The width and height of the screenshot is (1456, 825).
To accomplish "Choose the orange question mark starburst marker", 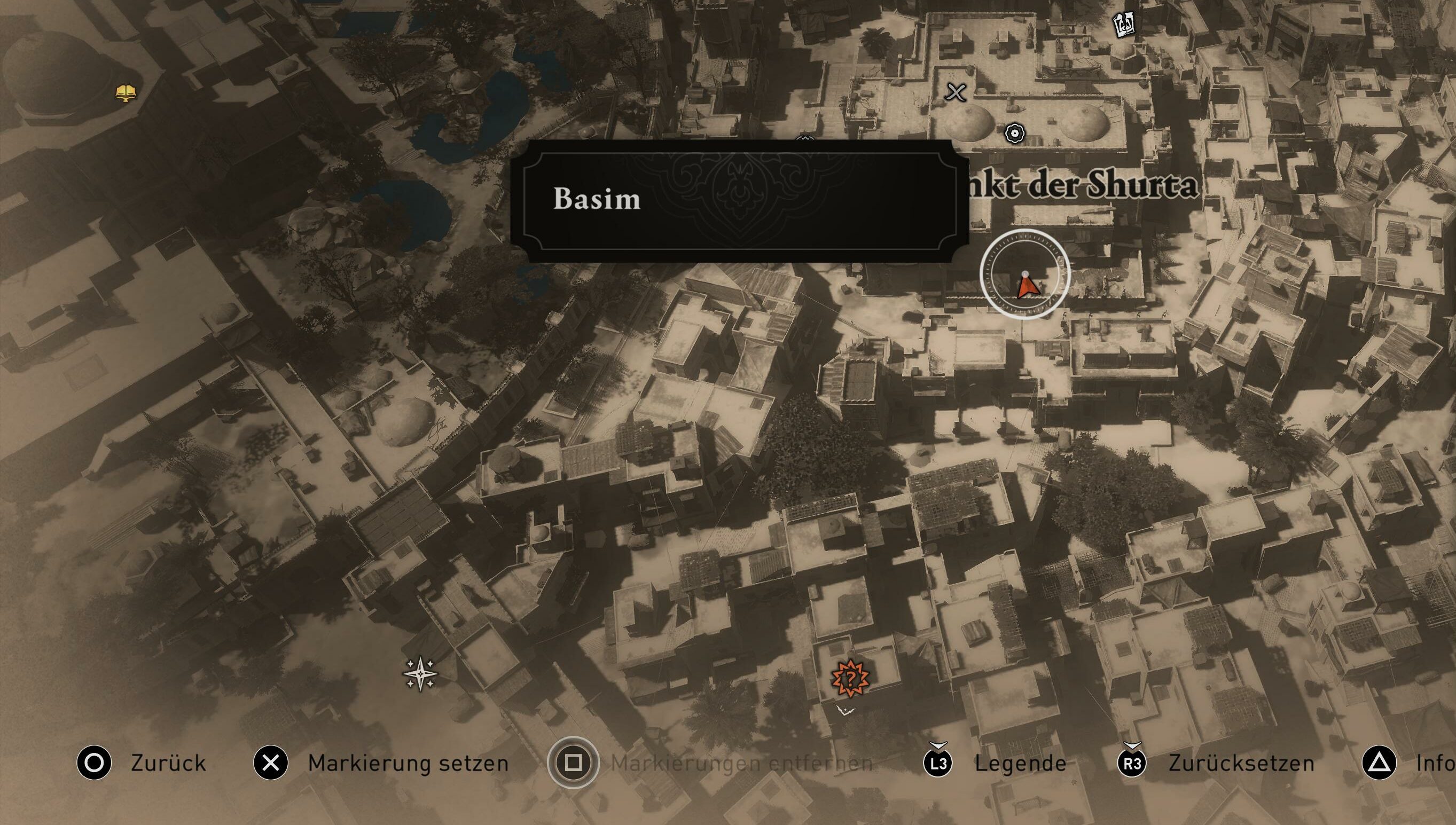I will tap(850, 678).
